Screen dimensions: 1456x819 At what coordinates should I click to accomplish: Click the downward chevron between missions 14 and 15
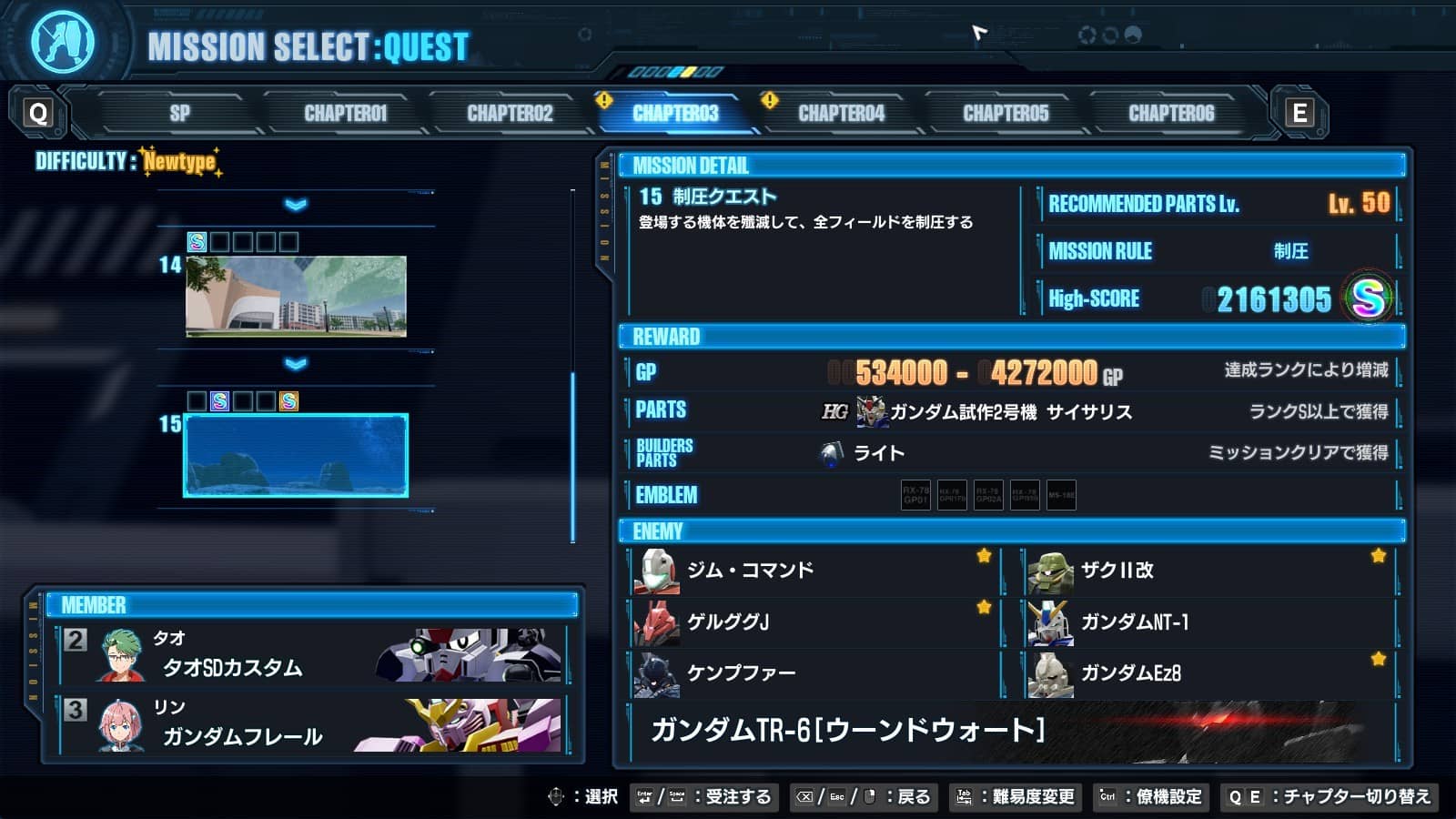tap(293, 364)
